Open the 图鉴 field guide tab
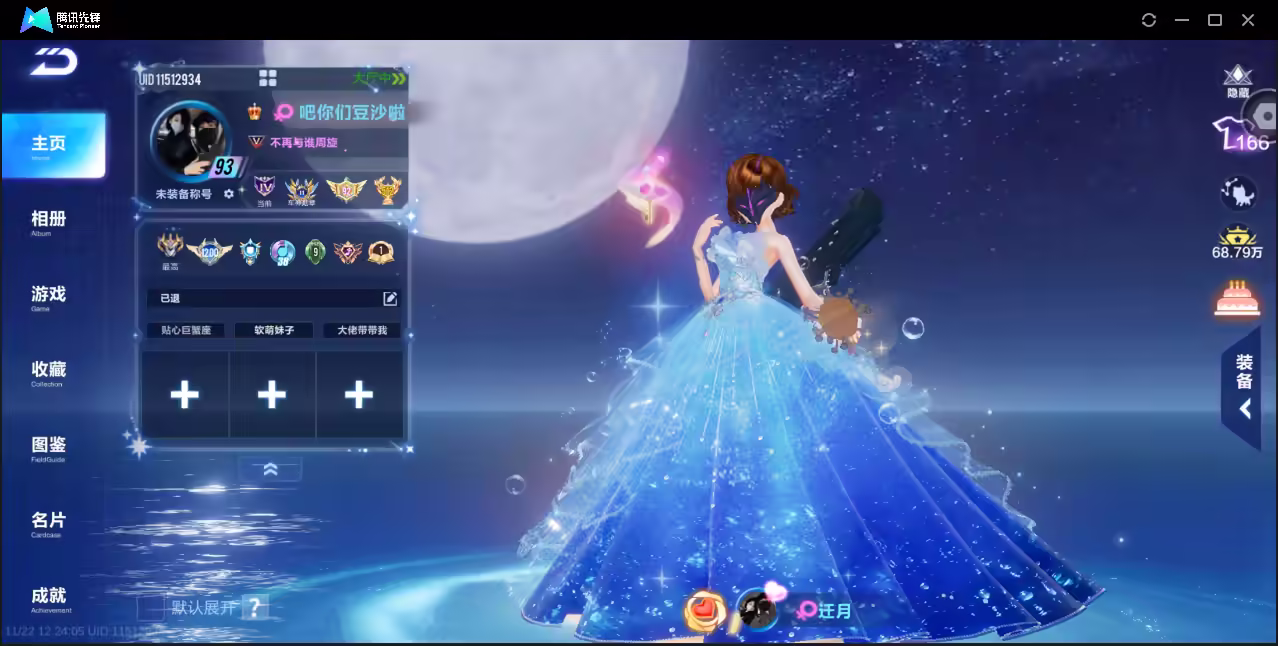 tap(49, 446)
